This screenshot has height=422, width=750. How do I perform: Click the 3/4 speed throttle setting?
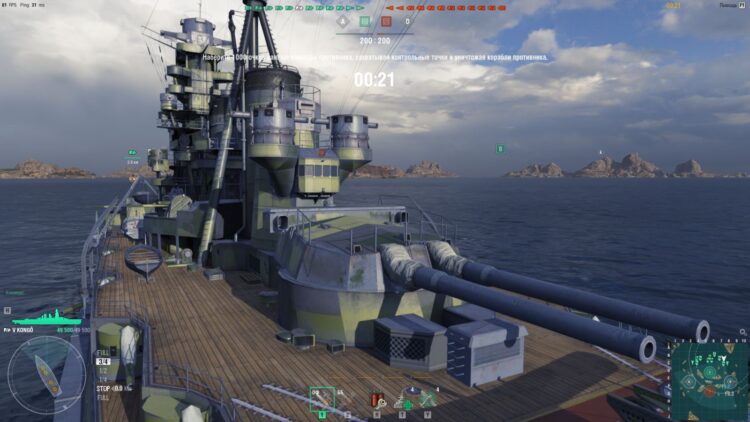[x=102, y=362]
